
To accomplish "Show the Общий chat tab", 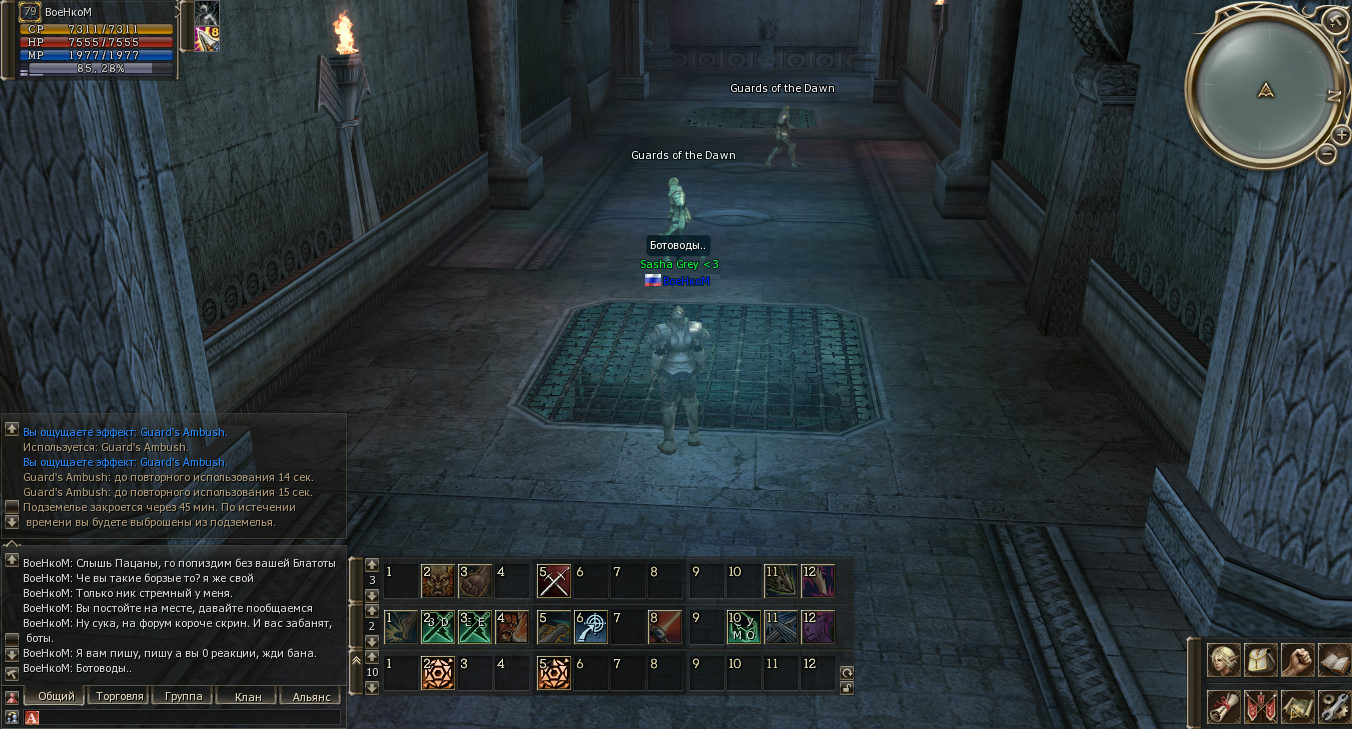I will 55,696.
